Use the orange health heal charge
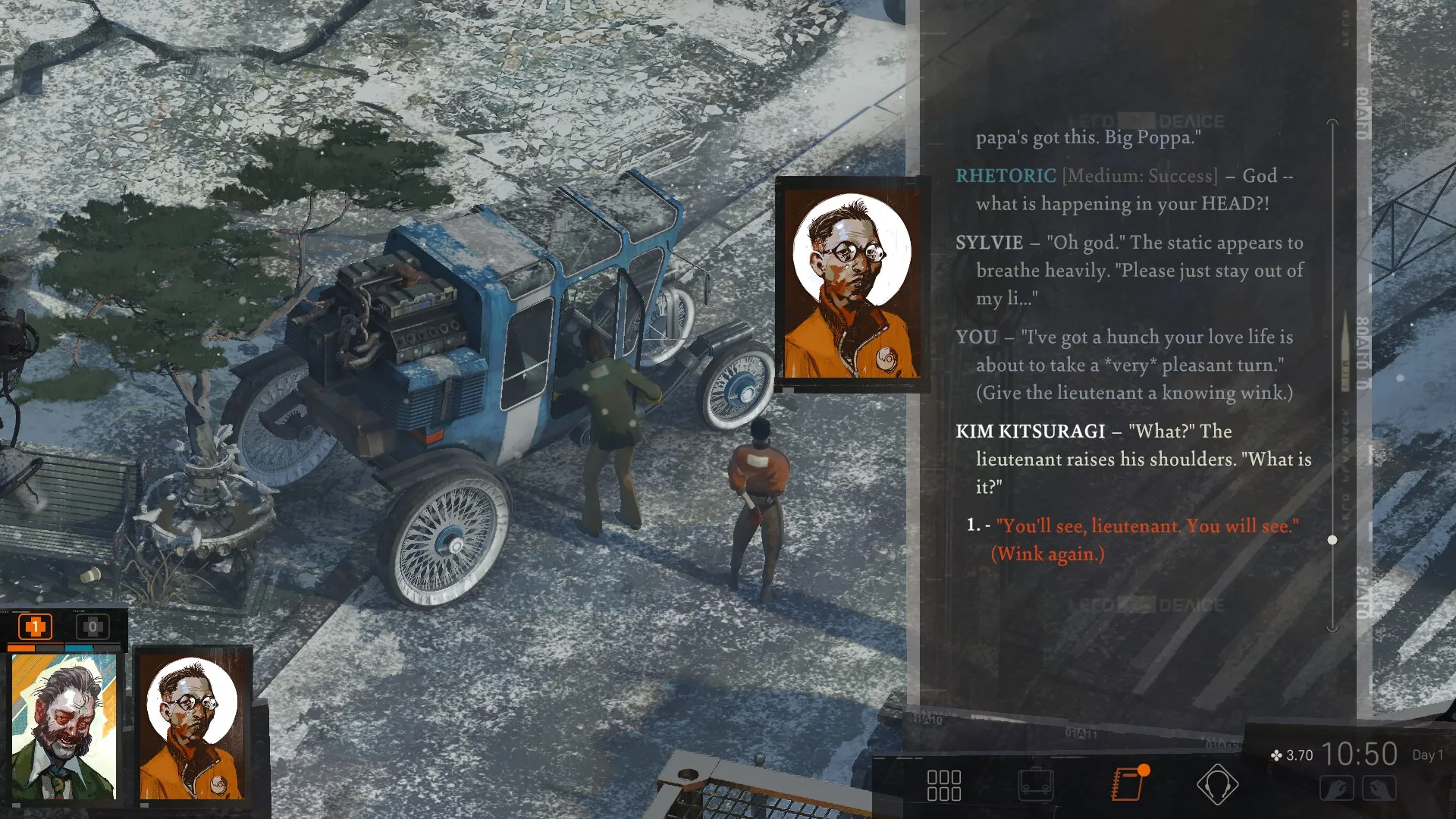This screenshot has width=1456, height=819. click(35, 627)
